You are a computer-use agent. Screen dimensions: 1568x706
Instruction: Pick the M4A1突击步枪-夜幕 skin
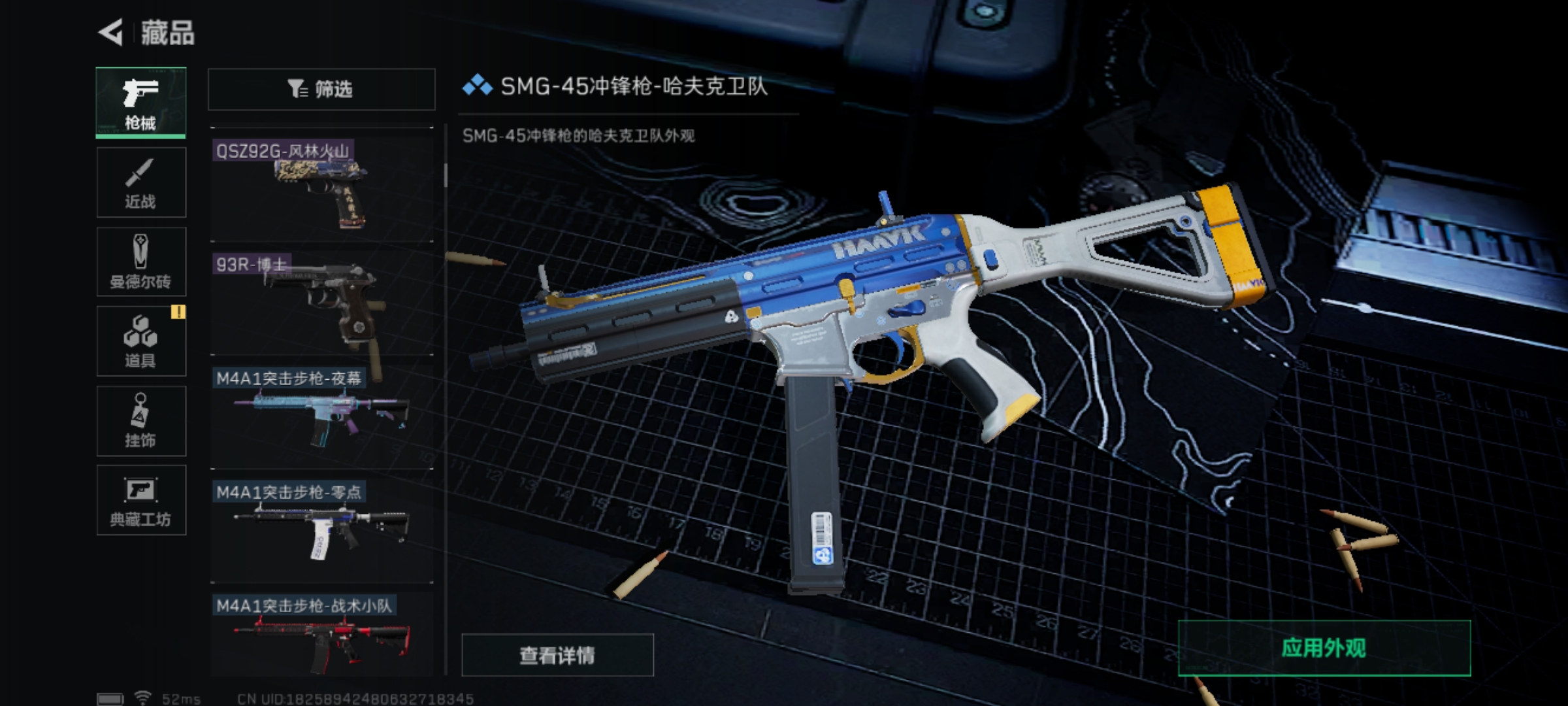pos(321,417)
